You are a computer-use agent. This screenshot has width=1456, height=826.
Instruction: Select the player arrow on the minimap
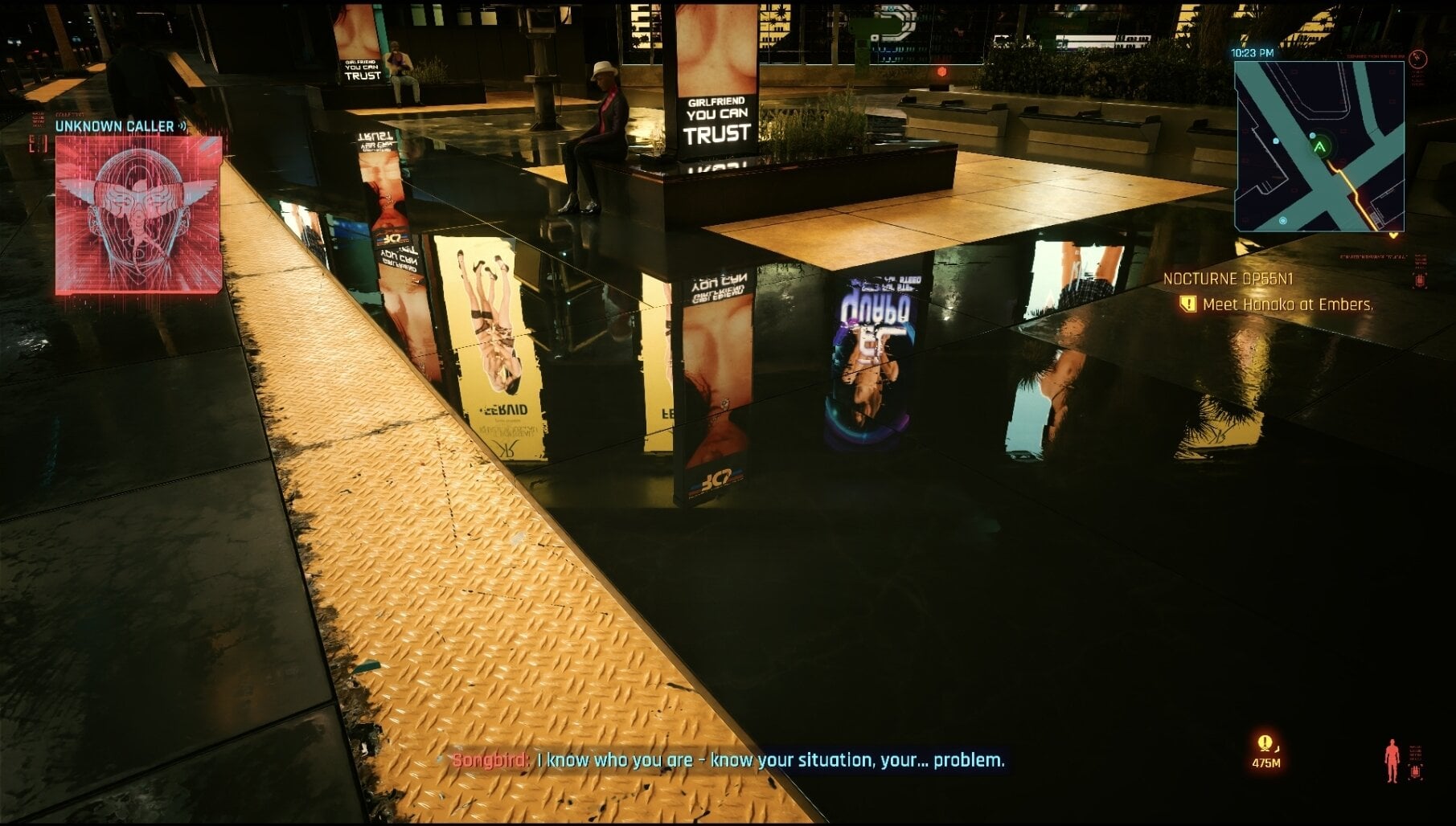[1319, 146]
